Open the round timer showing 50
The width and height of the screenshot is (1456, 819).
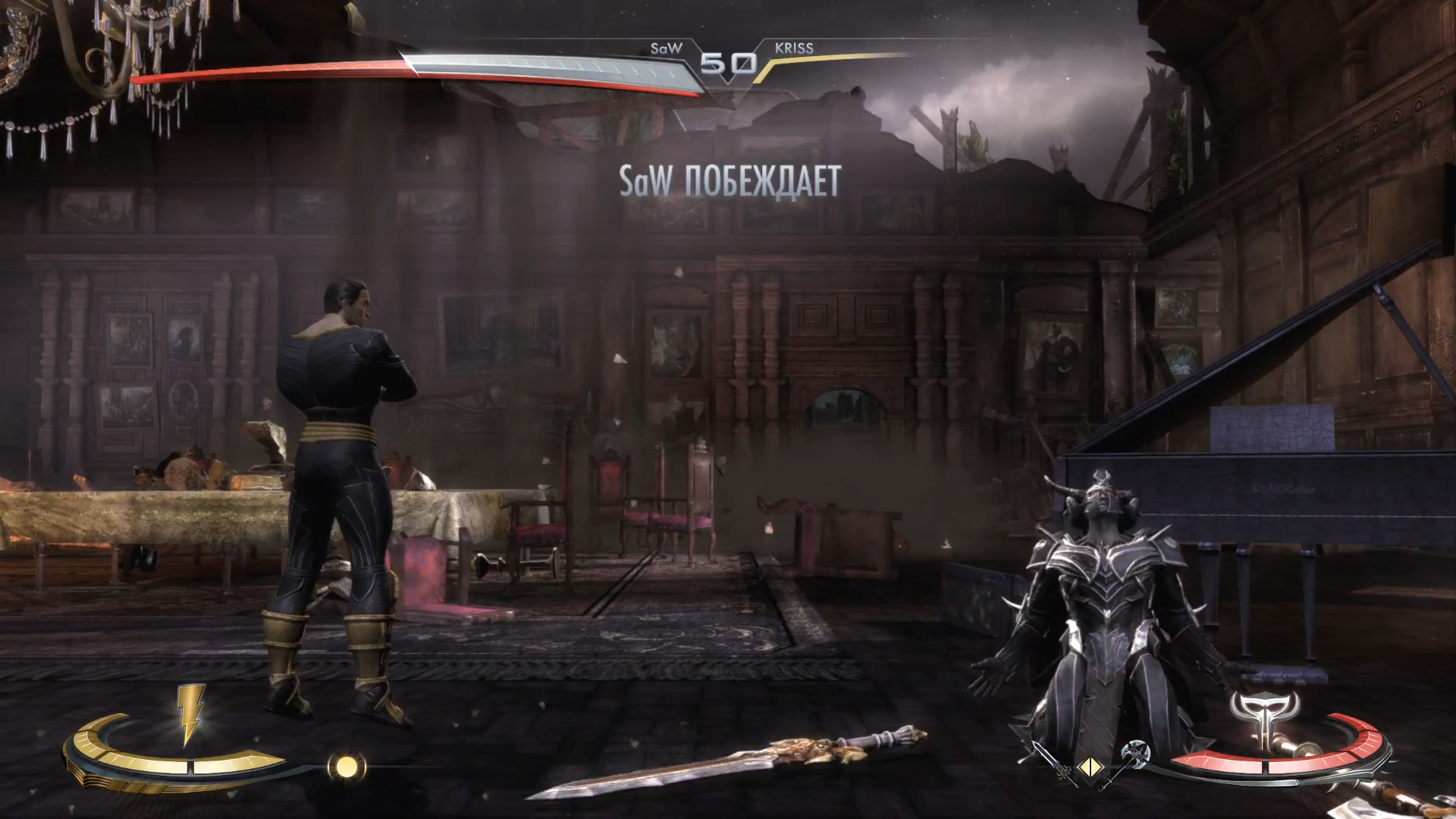pyautogui.click(x=729, y=62)
